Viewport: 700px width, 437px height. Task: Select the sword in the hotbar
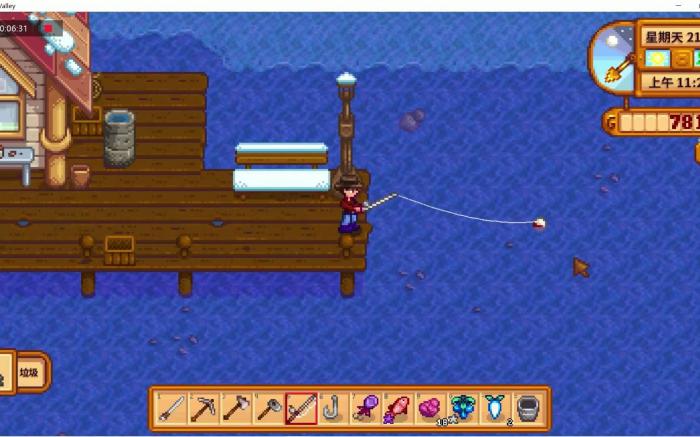171,408
